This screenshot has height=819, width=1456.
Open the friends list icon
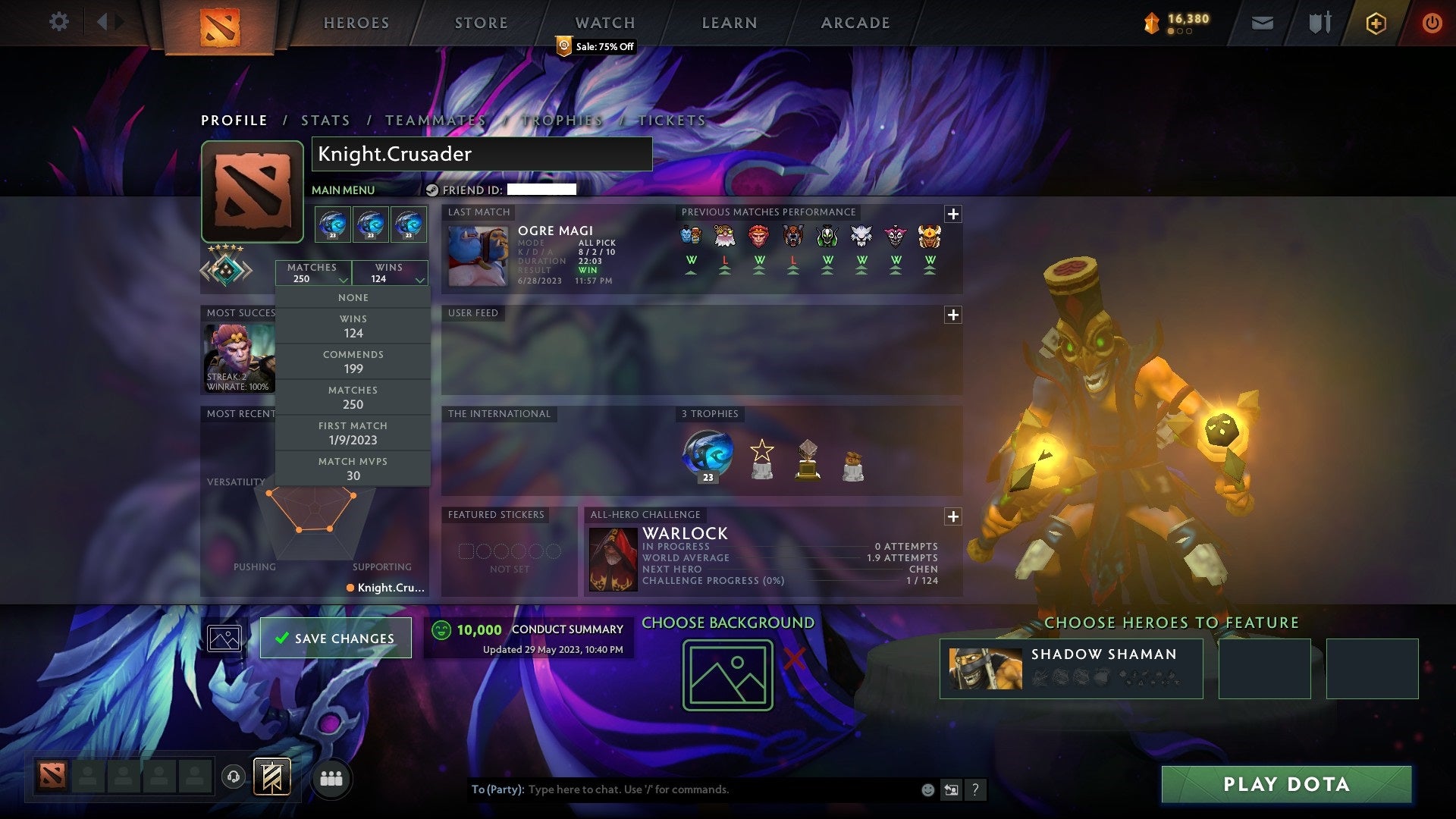click(x=331, y=777)
